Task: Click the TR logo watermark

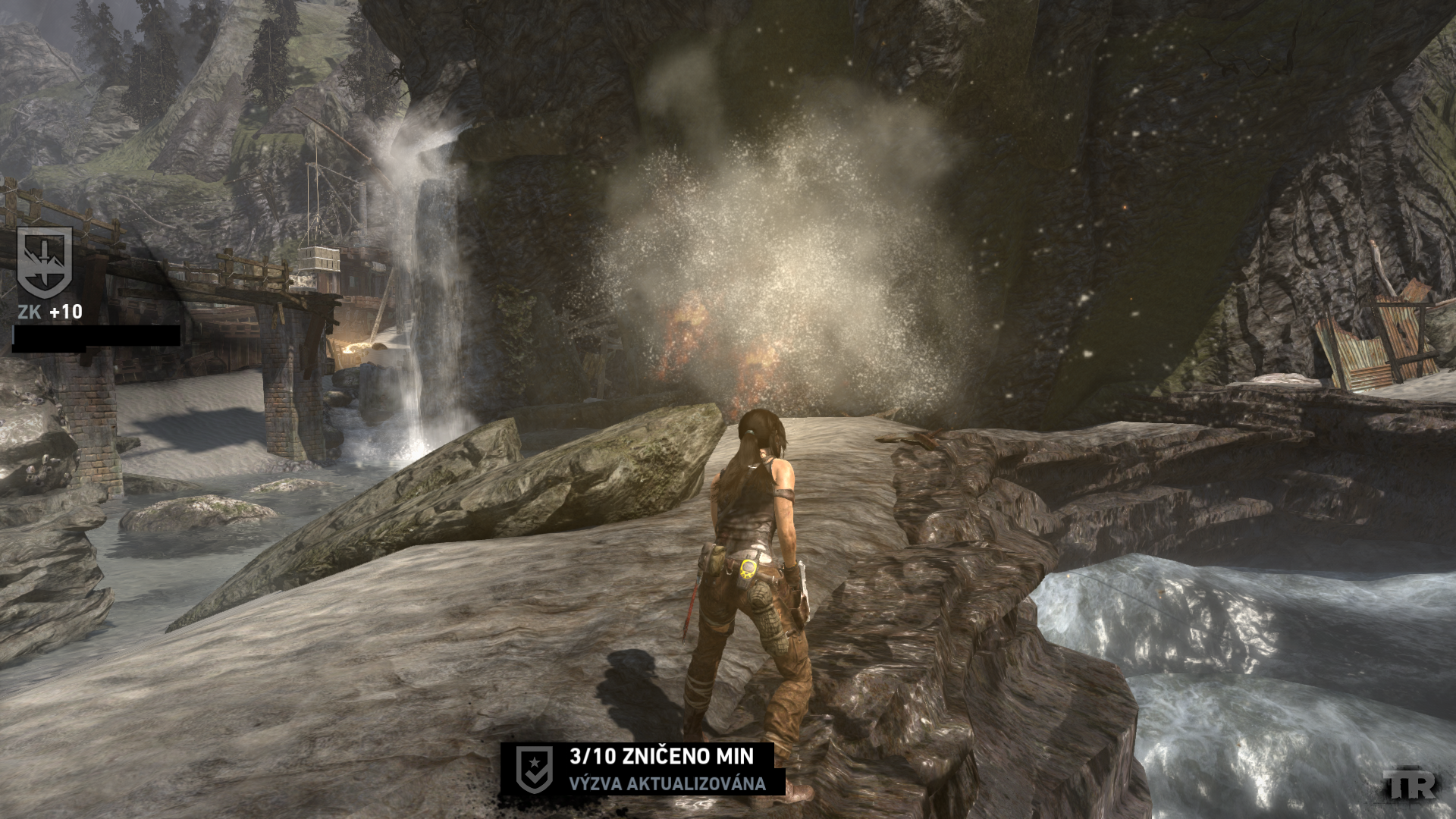Action: click(1408, 785)
